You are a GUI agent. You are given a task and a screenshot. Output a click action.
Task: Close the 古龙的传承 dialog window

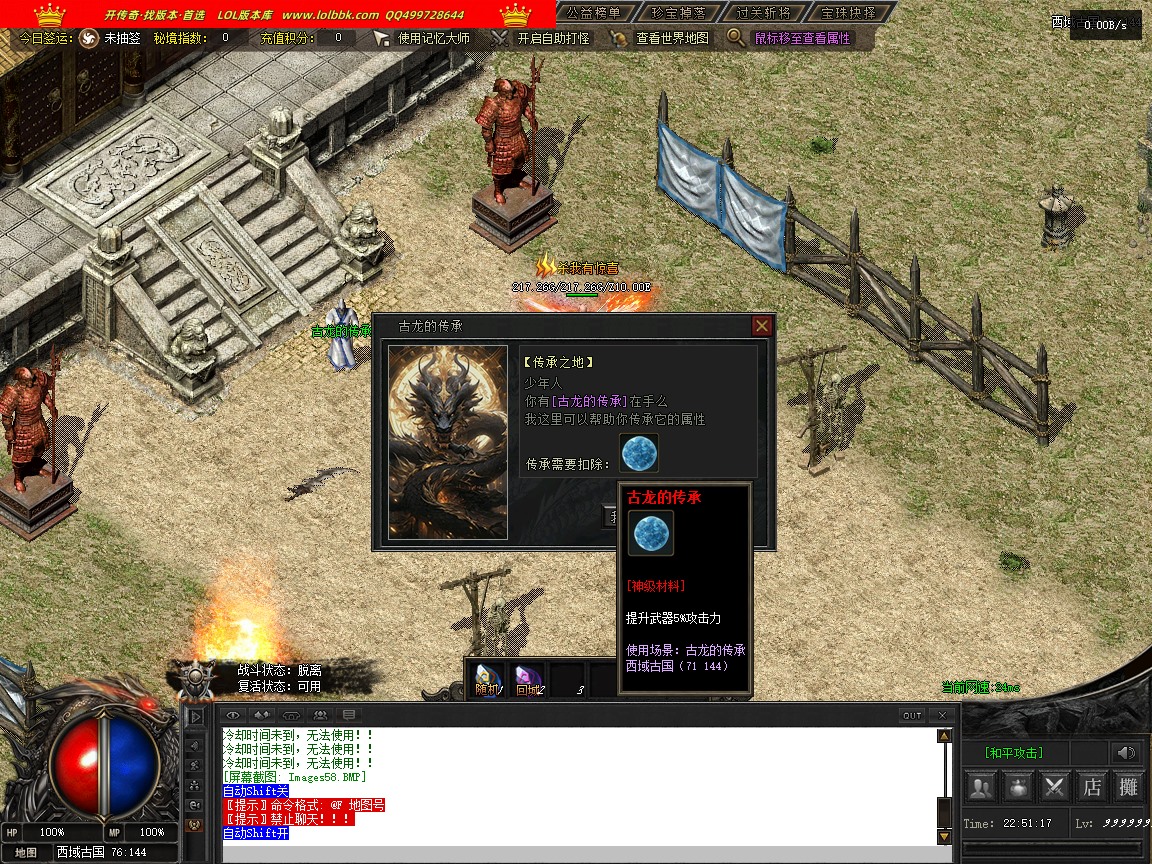[x=762, y=326]
